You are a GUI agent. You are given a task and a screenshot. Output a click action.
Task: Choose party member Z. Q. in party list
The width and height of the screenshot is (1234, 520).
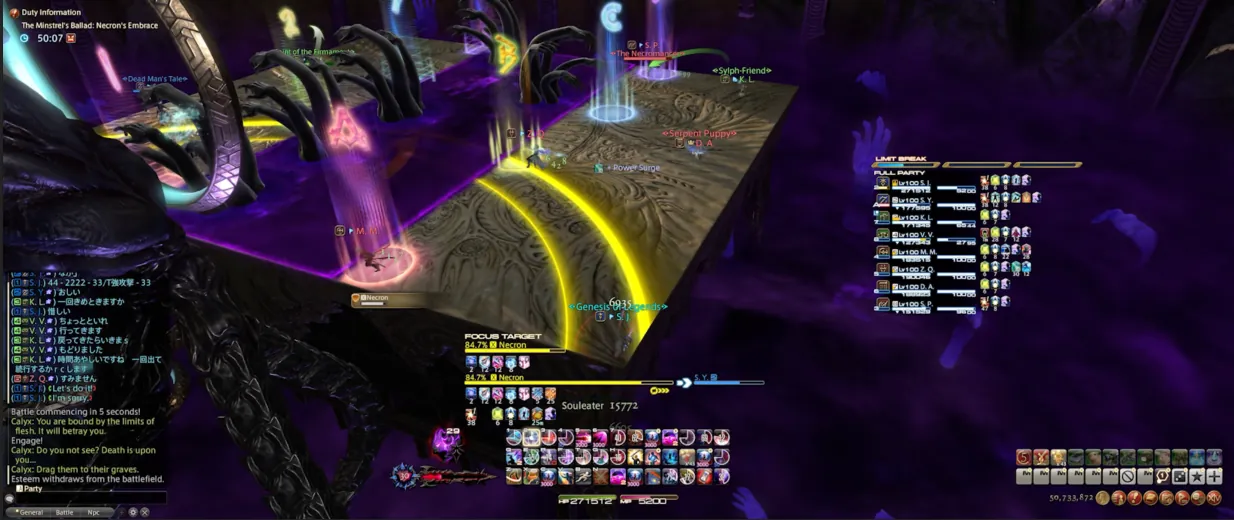925,269
